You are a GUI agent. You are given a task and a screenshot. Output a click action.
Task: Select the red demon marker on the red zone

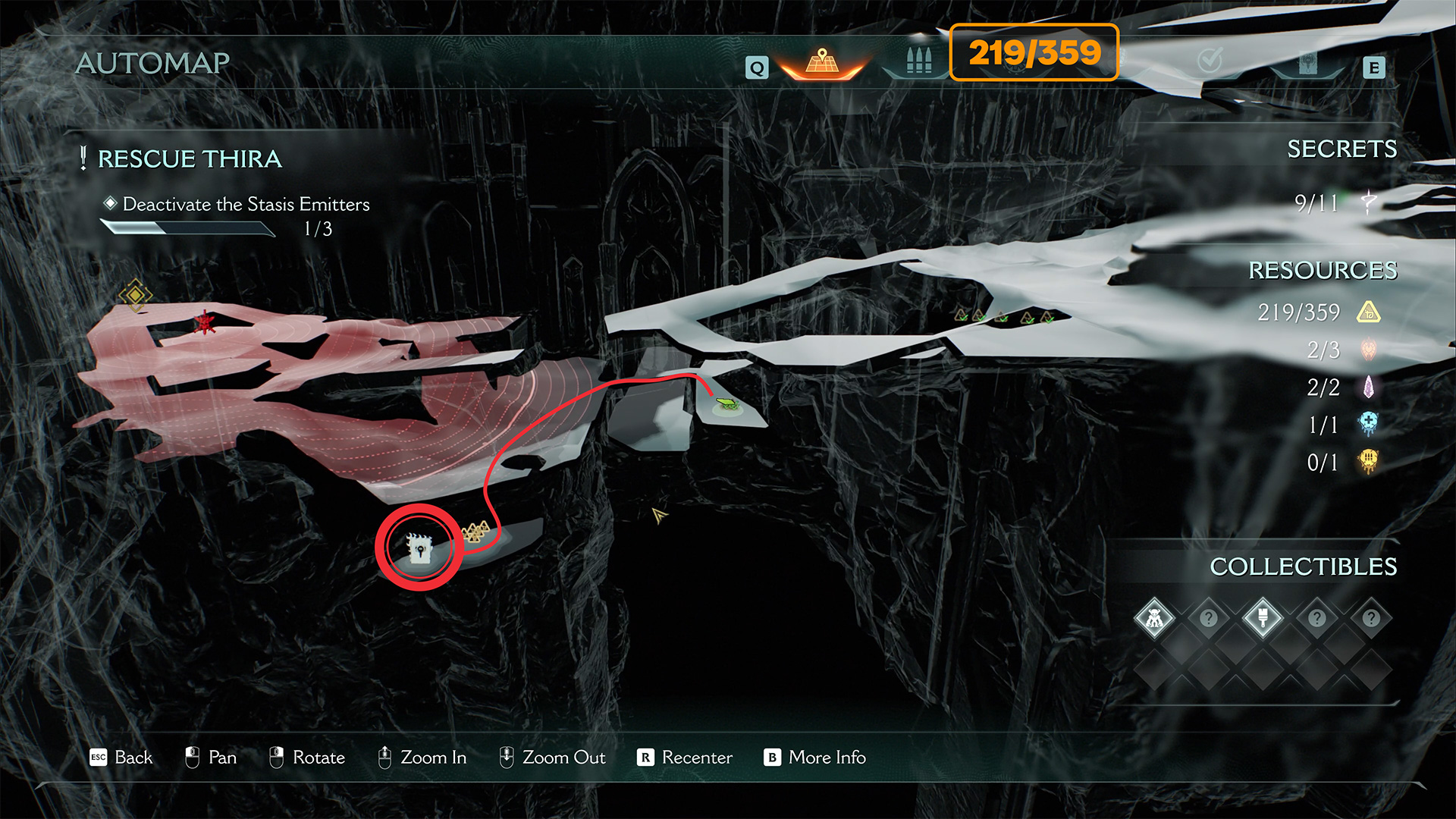[x=204, y=323]
